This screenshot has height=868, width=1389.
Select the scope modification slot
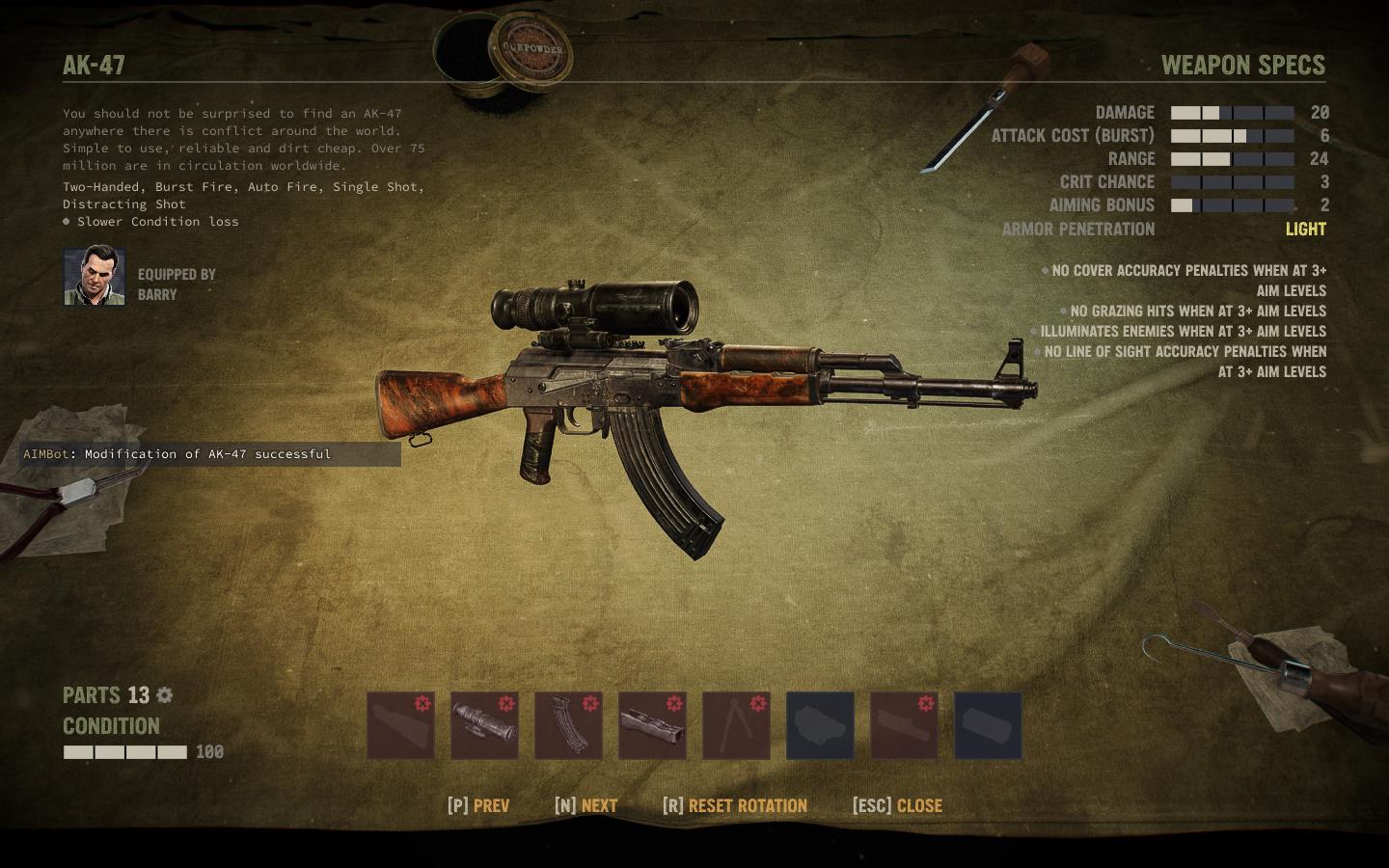[484, 725]
